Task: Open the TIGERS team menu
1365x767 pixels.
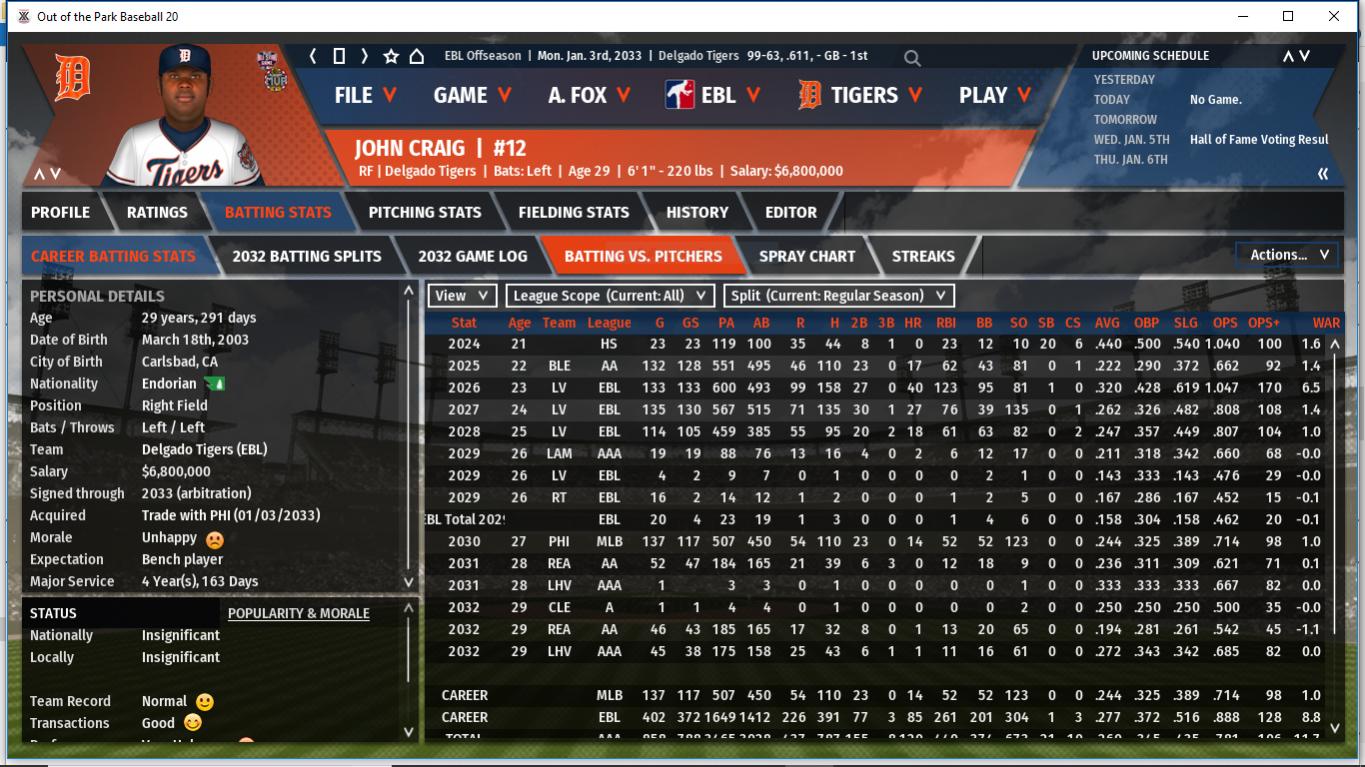Action: click(859, 95)
